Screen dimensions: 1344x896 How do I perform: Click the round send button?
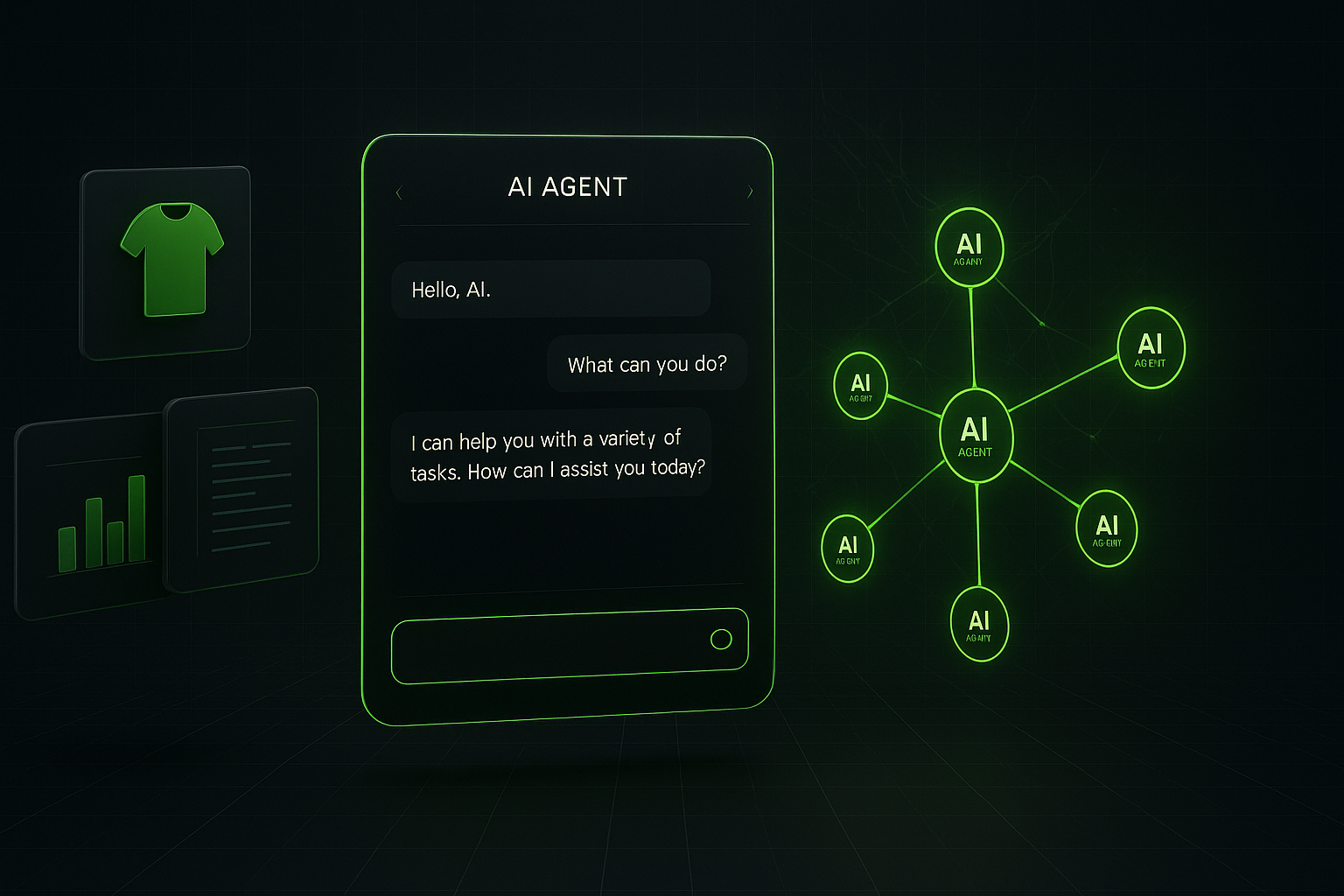click(721, 640)
